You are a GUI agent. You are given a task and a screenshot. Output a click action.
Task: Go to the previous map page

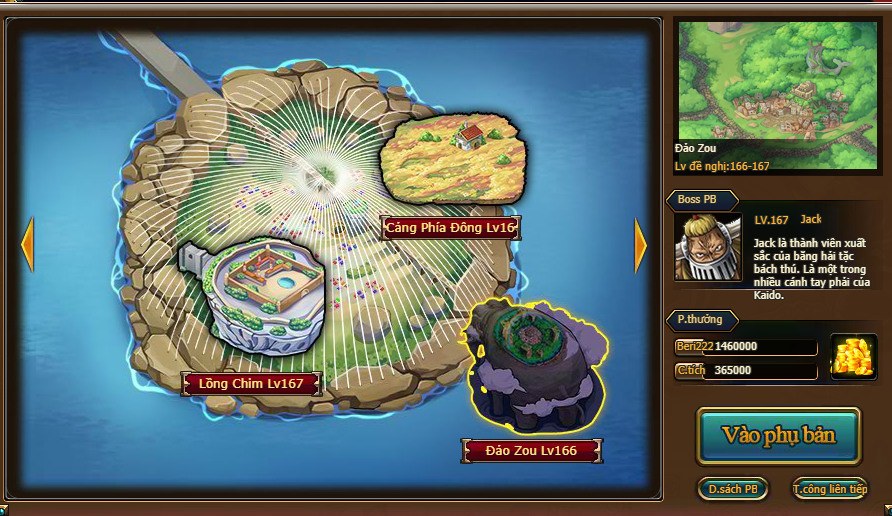pos(27,246)
